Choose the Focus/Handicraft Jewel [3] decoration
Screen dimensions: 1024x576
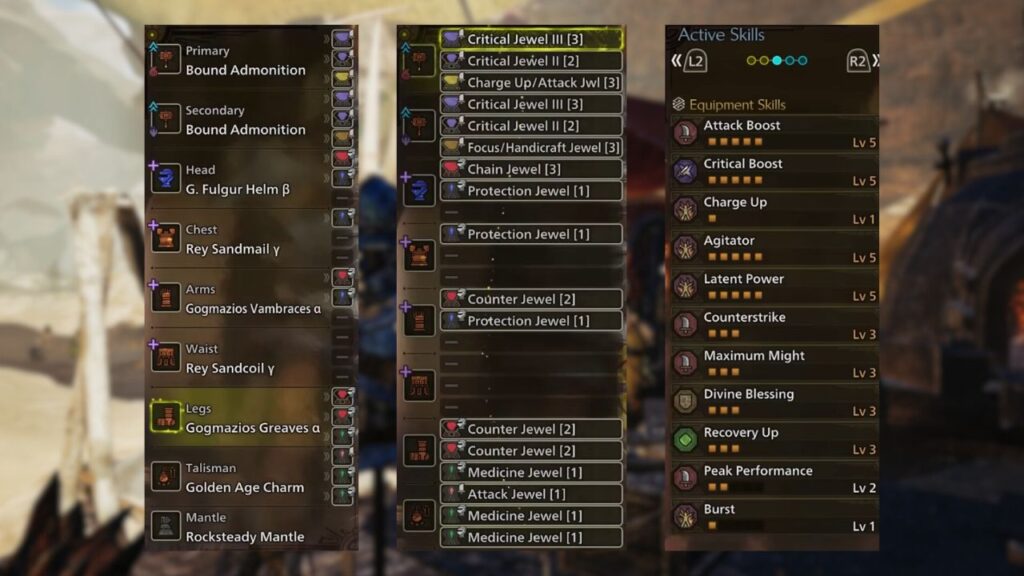(x=531, y=148)
